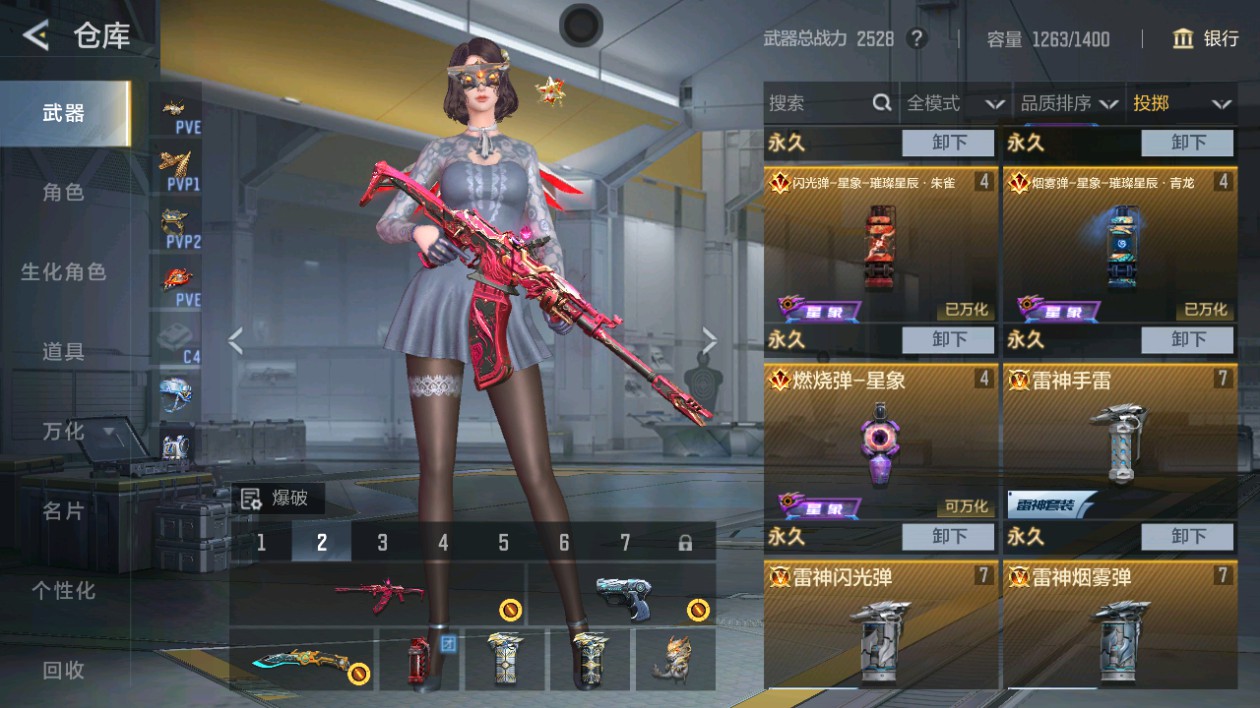Open the 品质排序 sort dropdown
This screenshot has width=1260, height=708.
[x=1068, y=103]
